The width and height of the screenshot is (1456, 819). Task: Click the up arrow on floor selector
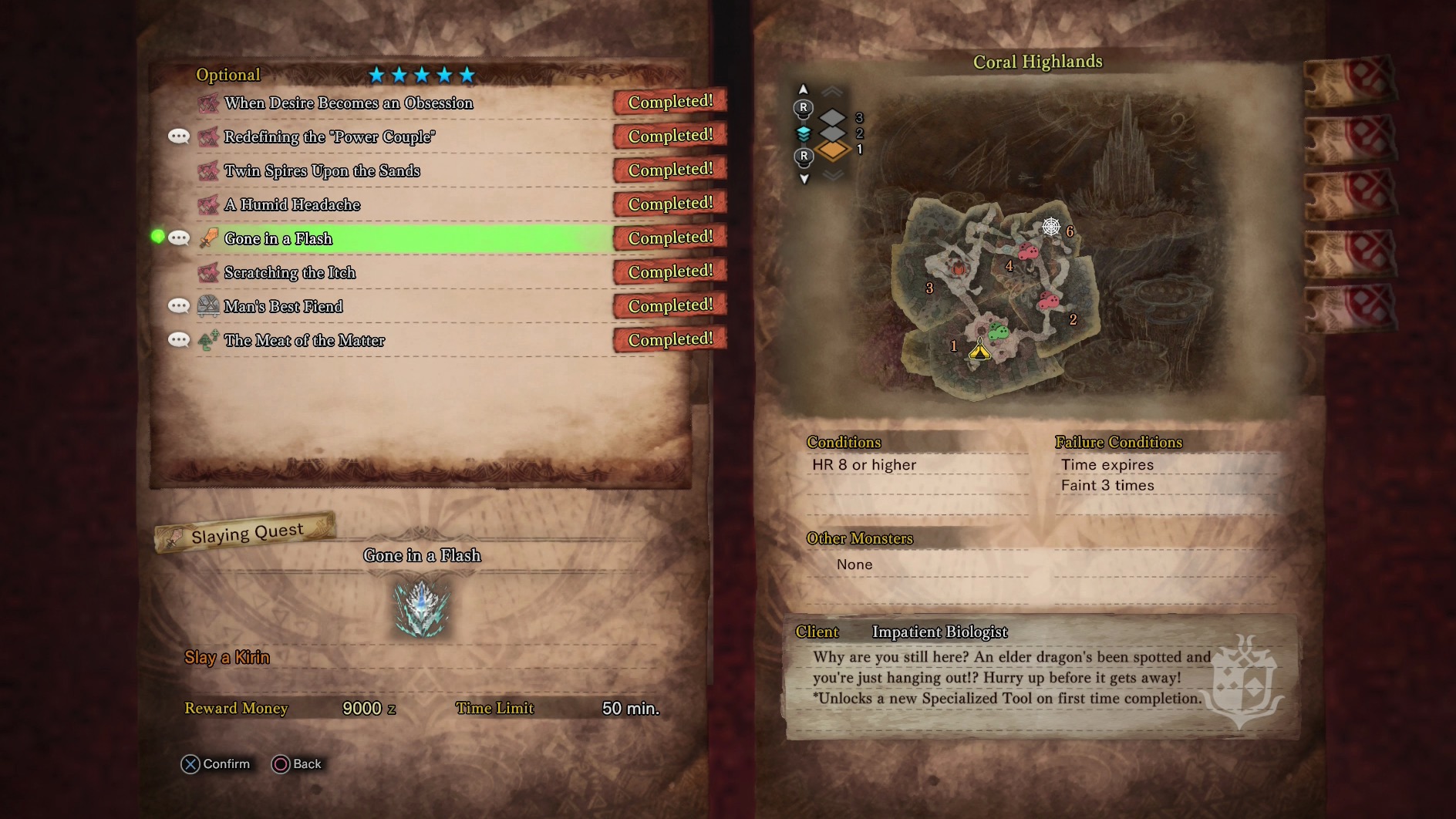(803, 89)
